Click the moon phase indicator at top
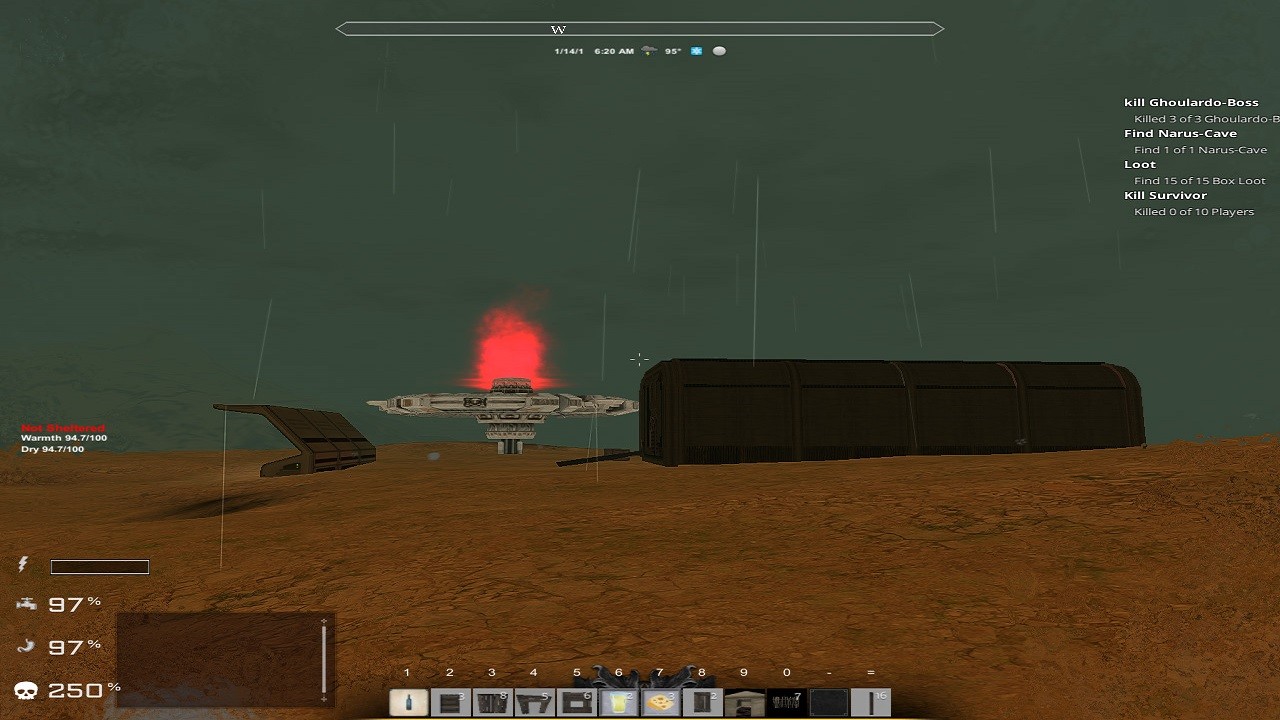 pos(719,50)
